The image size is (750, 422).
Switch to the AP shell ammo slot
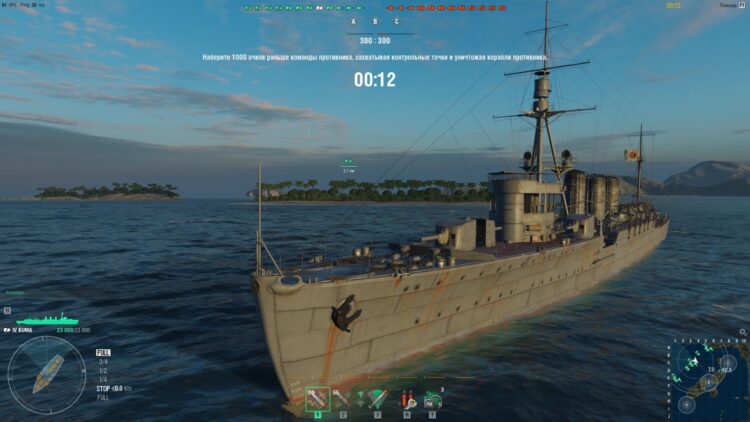343,399
